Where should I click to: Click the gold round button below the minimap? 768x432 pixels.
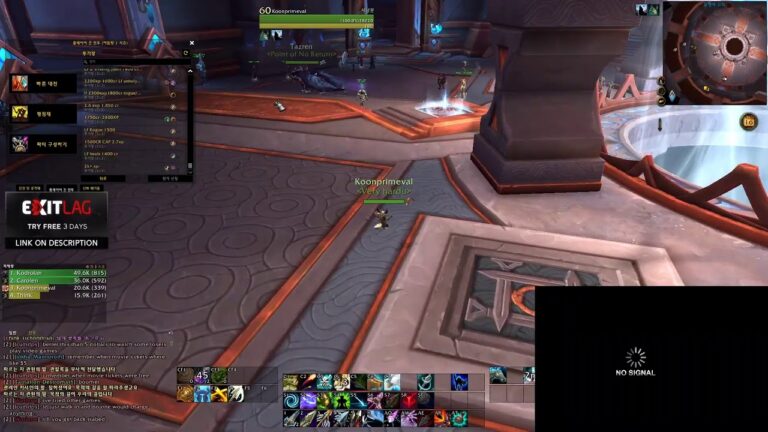[748, 121]
